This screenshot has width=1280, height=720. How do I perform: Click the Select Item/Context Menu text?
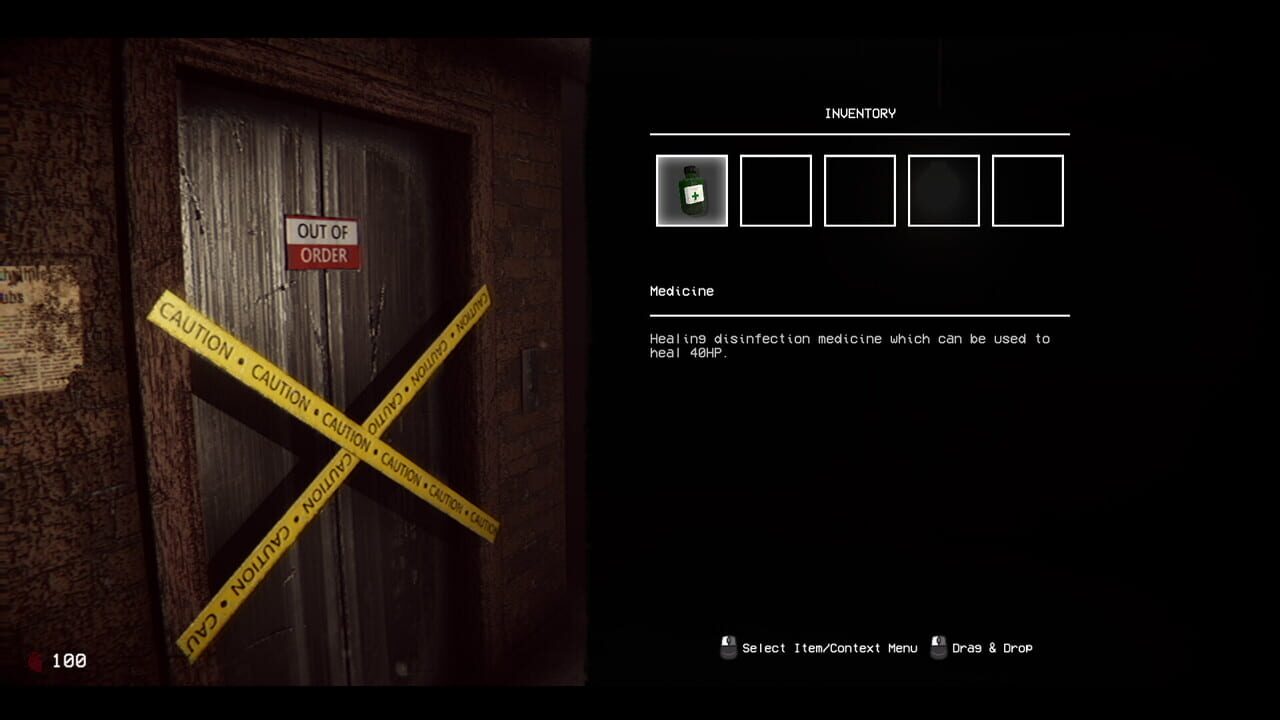[x=828, y=648]
